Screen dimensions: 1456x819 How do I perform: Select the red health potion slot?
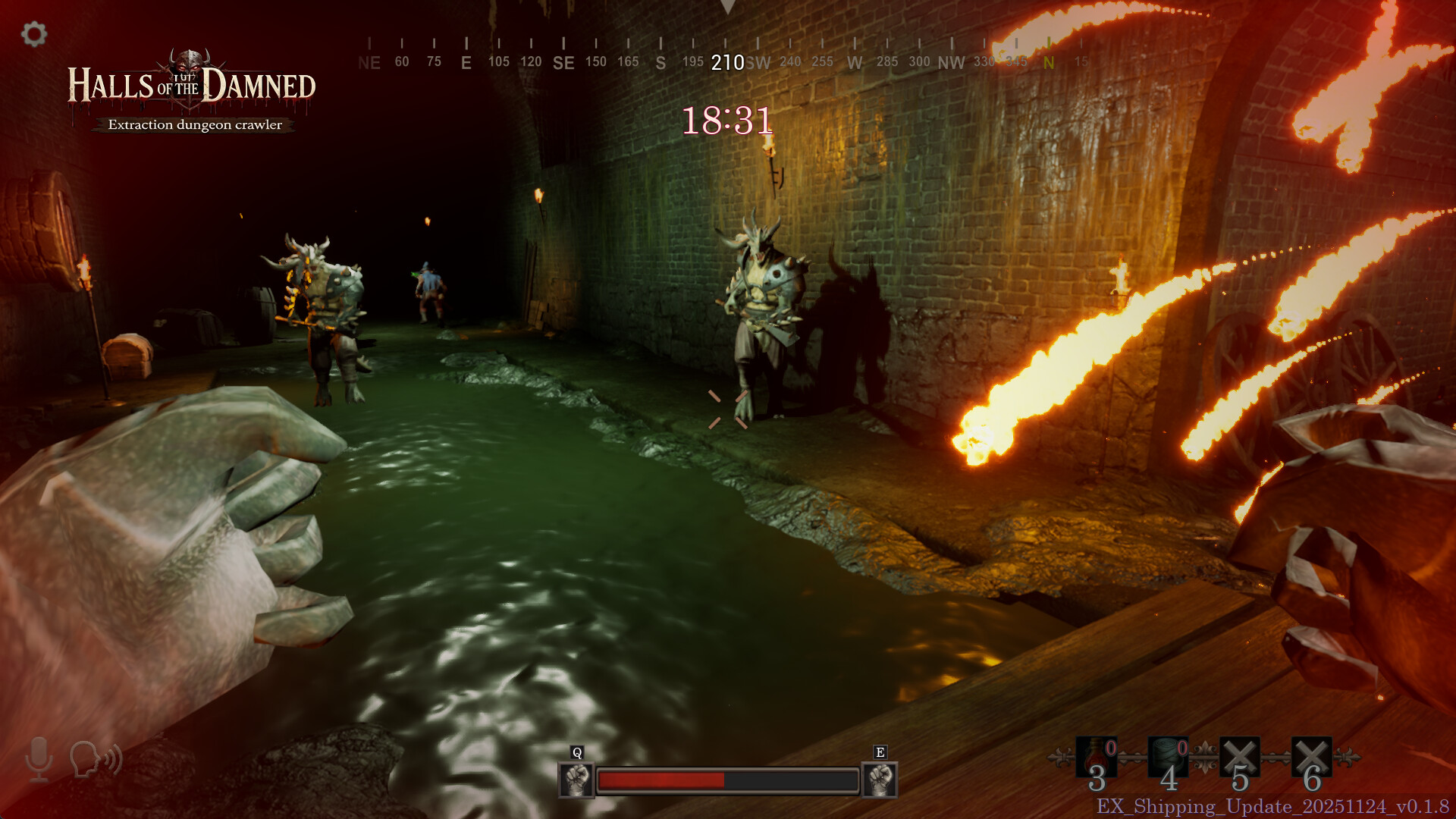1096,757
